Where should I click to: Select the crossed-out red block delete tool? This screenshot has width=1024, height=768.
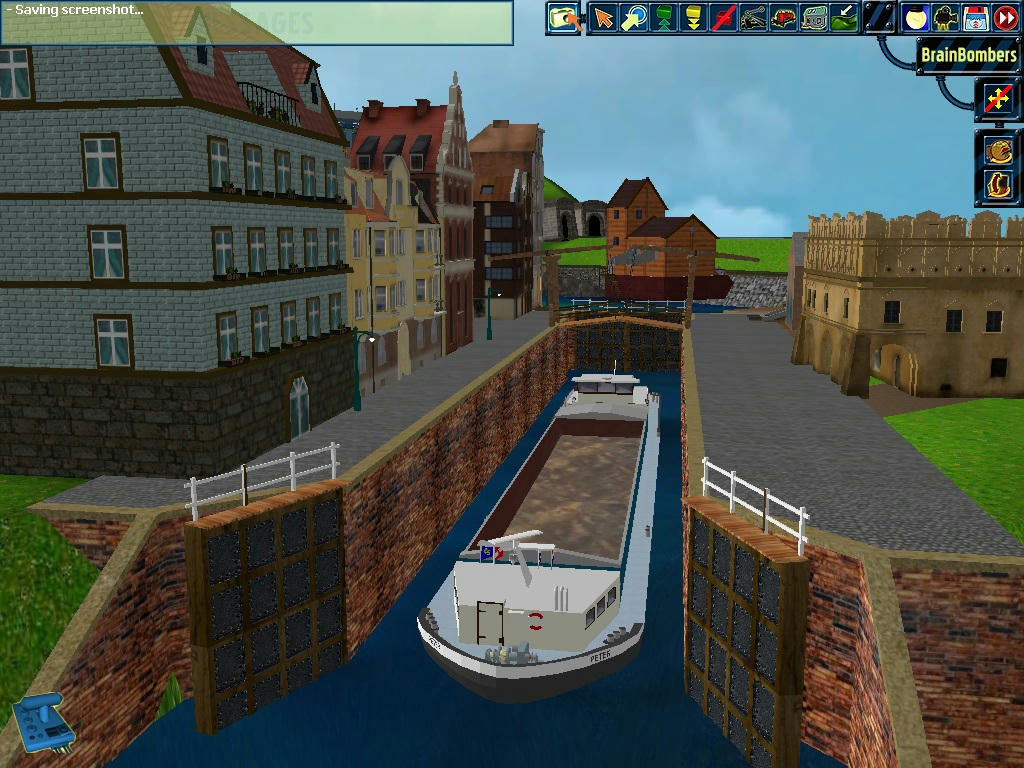[x=724, y=18]
